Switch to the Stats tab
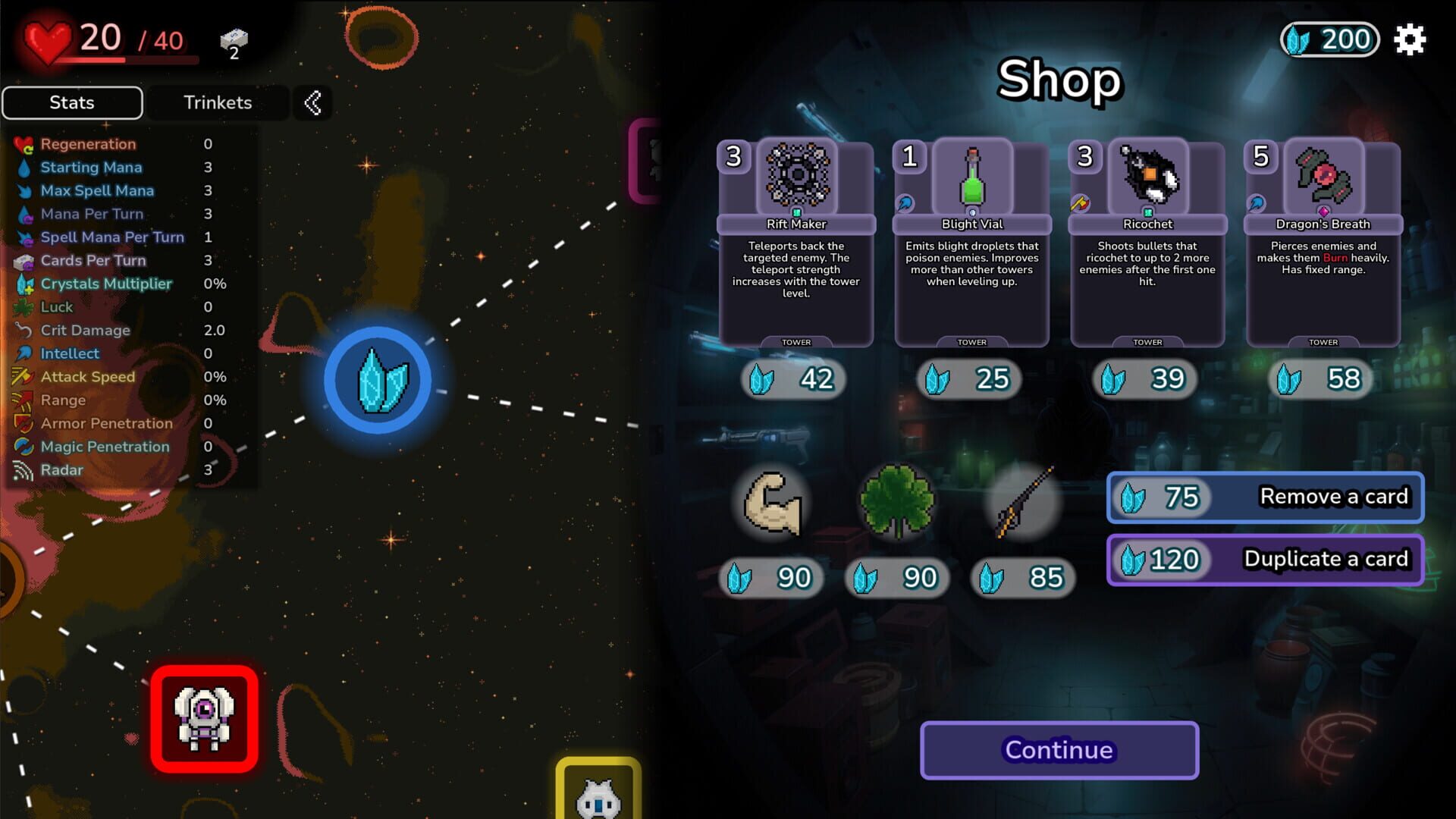Image resolution: width=1456 pixels, height=819 pixels. [x=72, y=102]
